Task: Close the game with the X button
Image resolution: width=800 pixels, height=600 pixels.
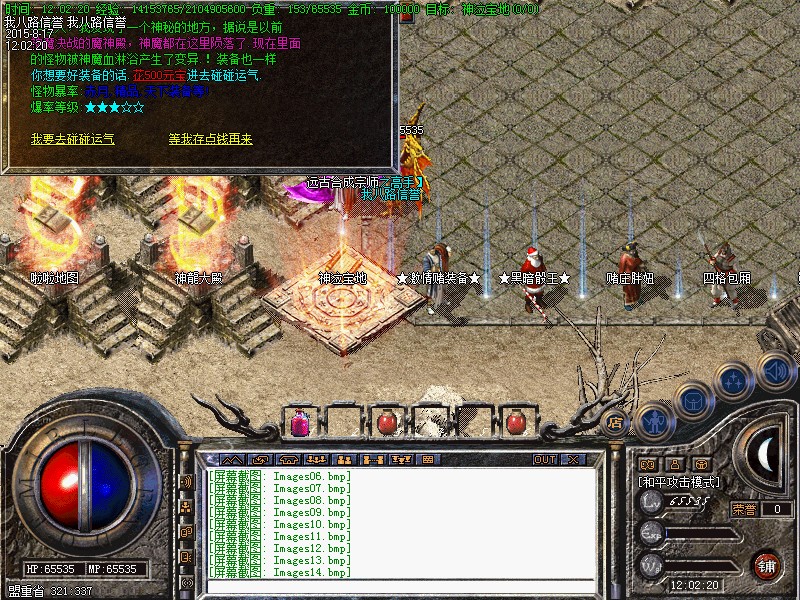Action: pyautogui.click(x=573, y=460)
